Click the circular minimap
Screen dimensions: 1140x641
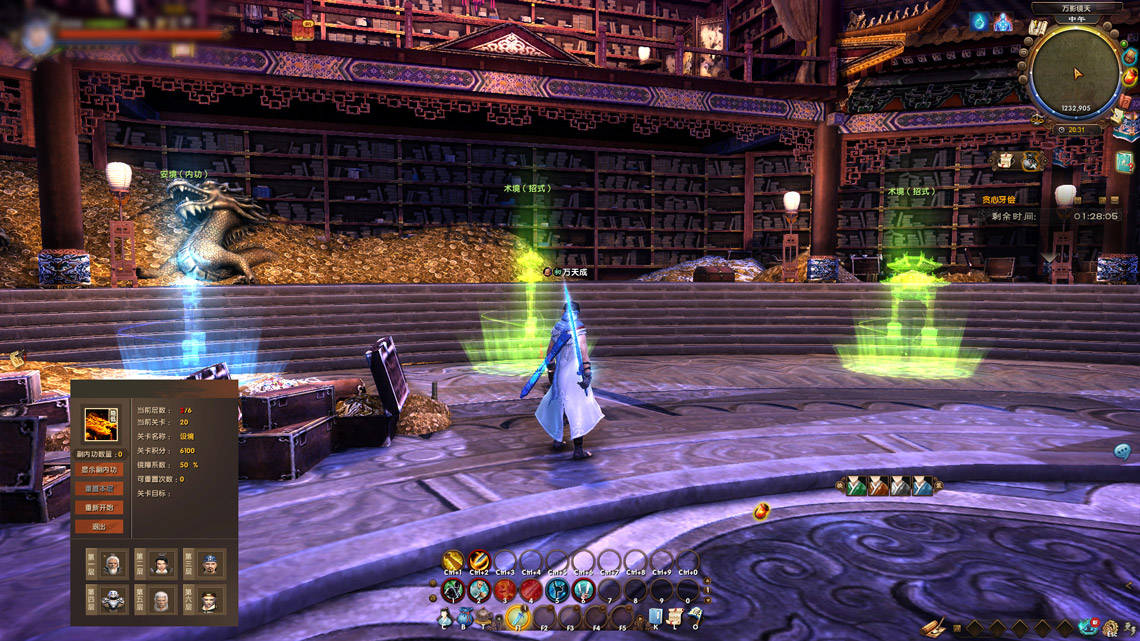click(1076, 75)
